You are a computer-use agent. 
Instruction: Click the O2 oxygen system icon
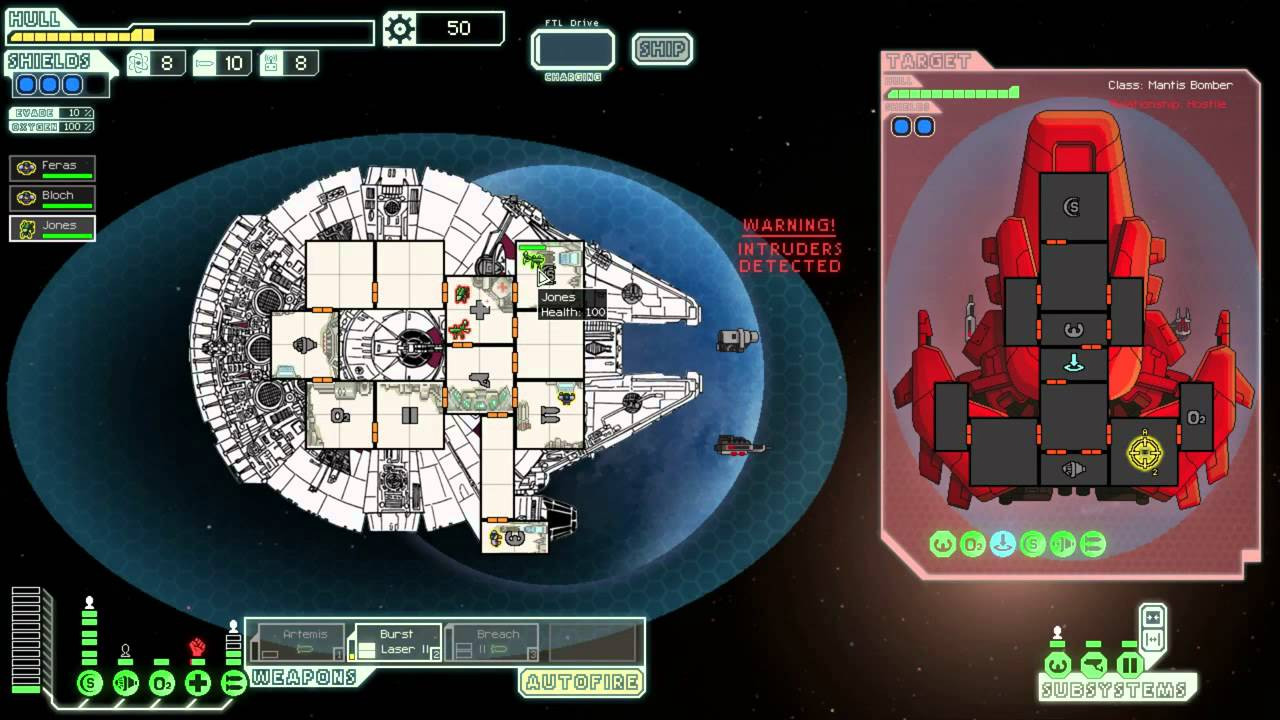(x=162, y=684)
